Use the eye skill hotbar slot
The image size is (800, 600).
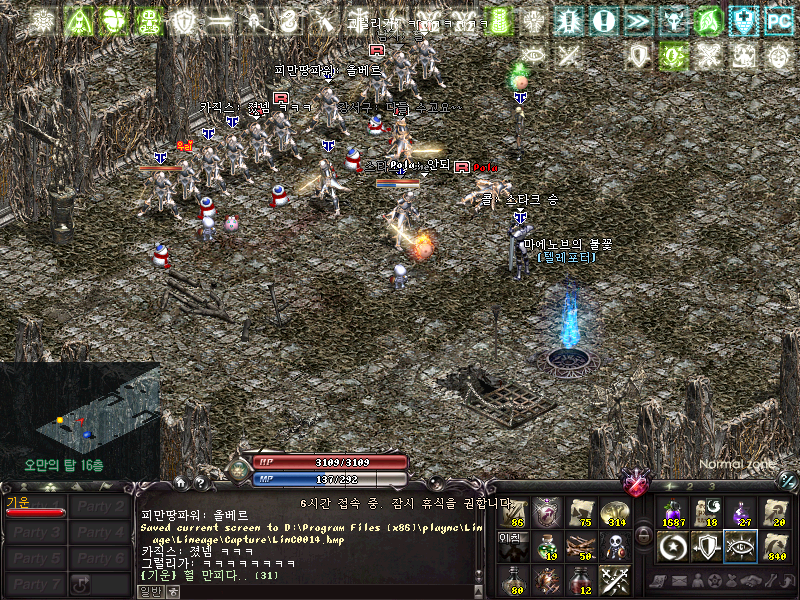pos(740,547)
